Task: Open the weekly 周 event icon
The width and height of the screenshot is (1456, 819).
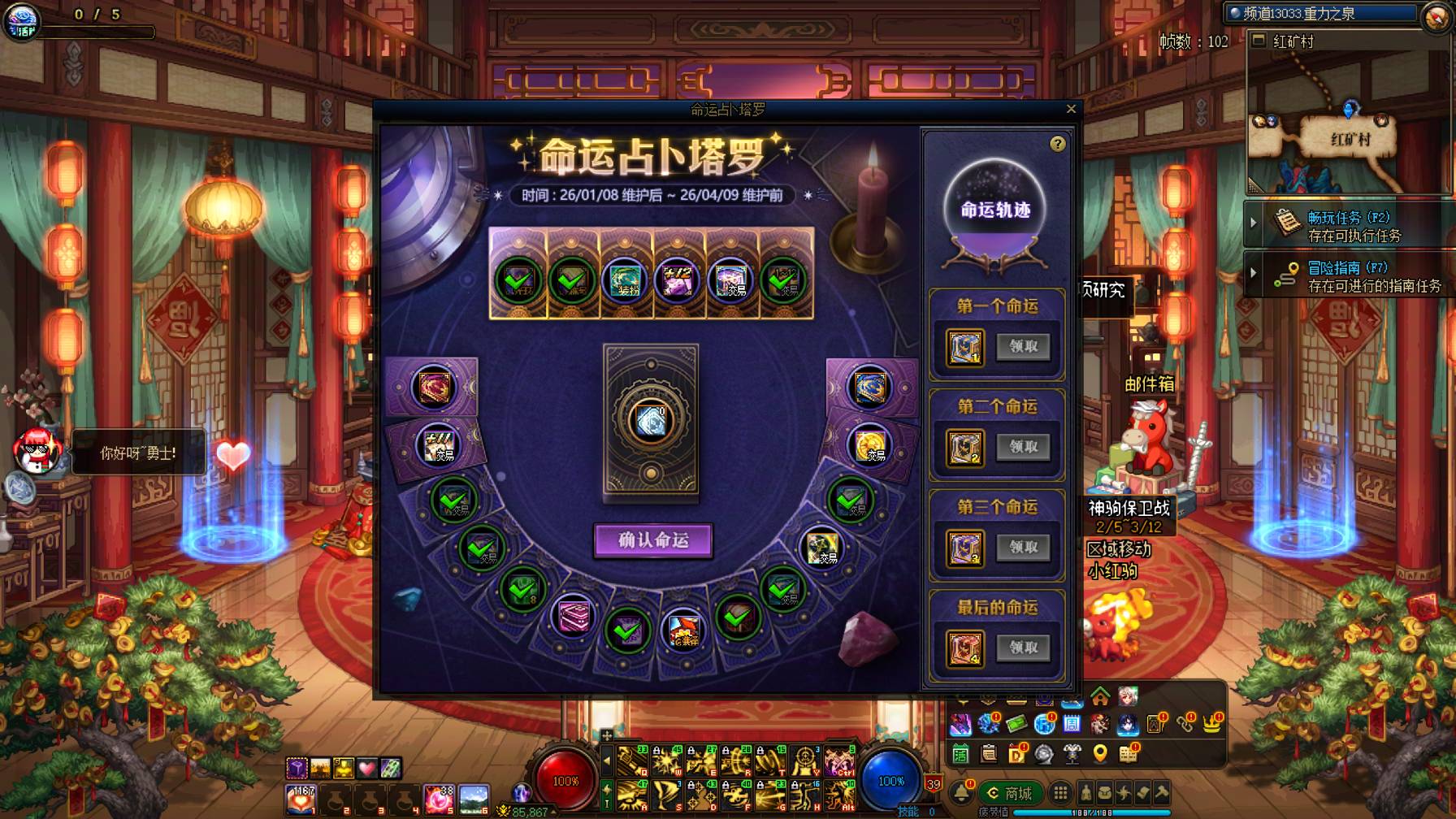Action: pos(1072,724)
